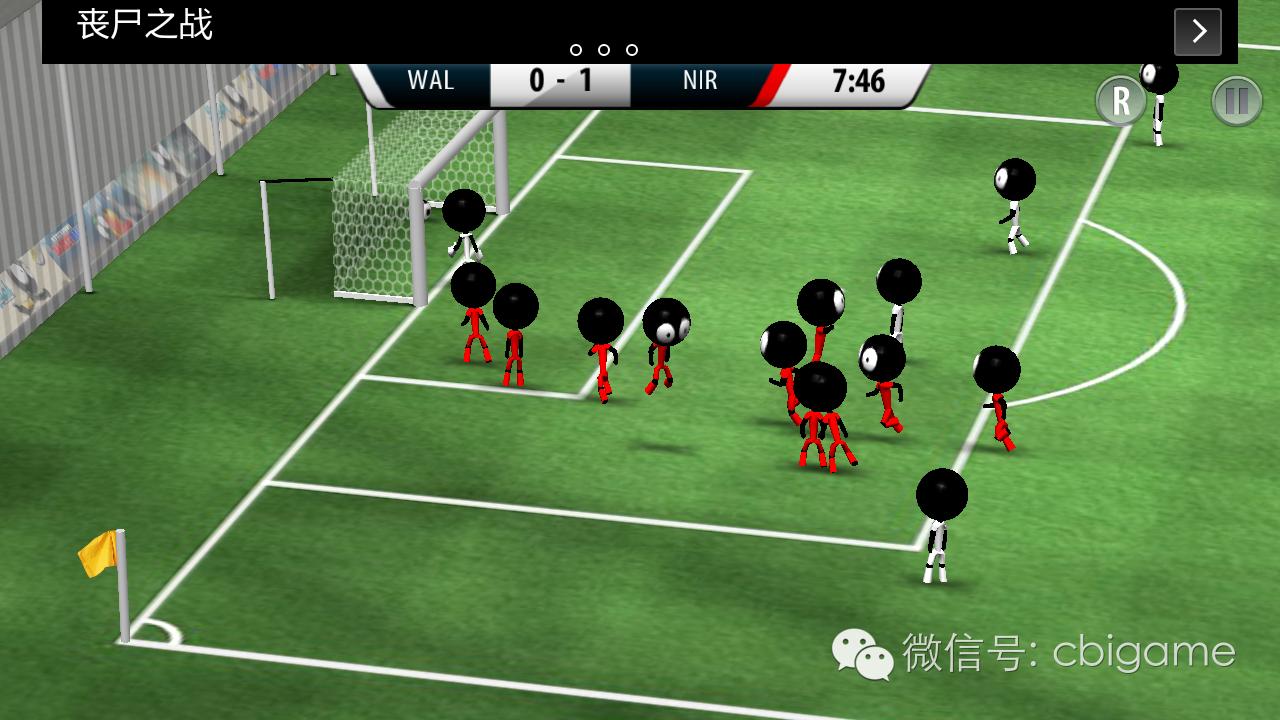The height and width of the screenshot is (720, 1280).
Task: Open the banner's next arrow button
Action: tap(1198, 32)
